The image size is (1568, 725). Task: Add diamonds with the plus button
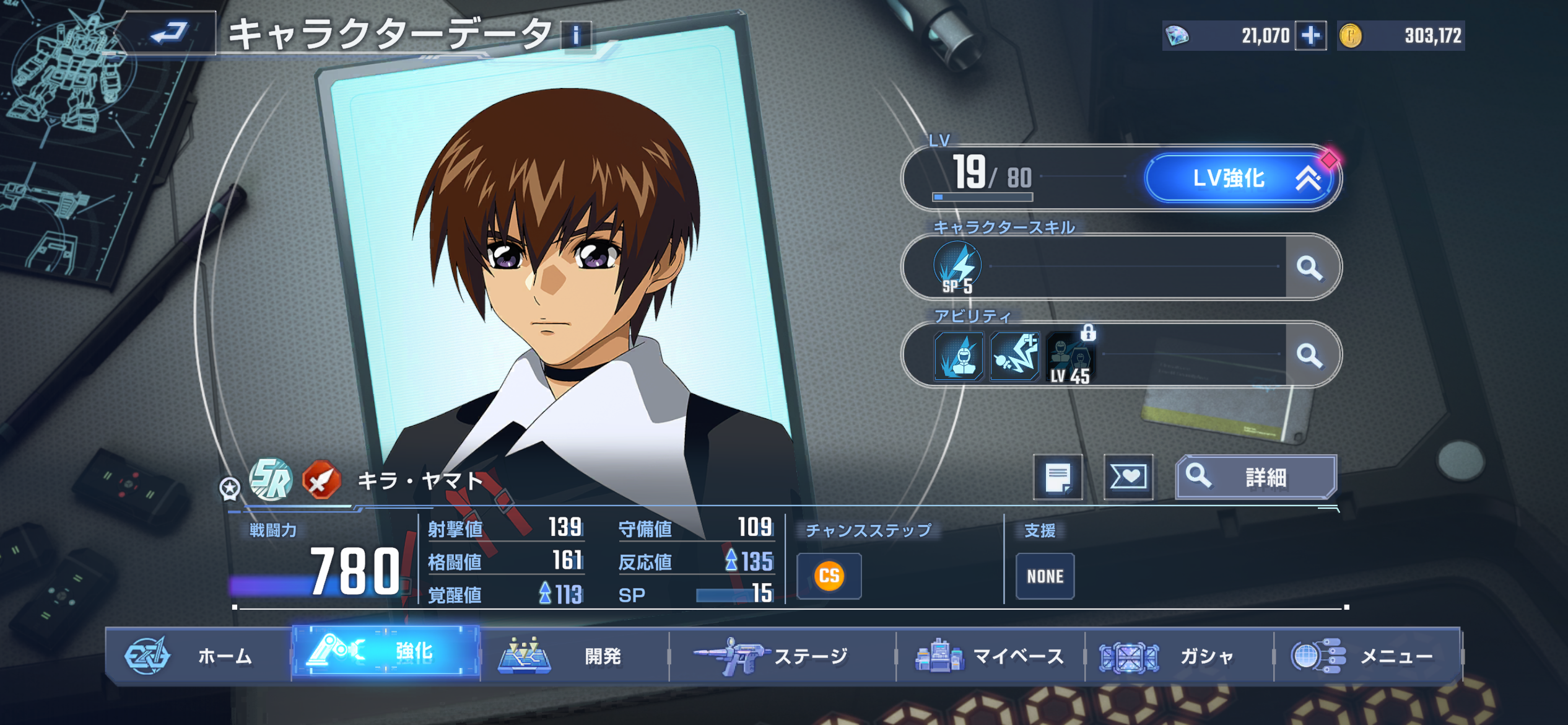coord(1310,35)
